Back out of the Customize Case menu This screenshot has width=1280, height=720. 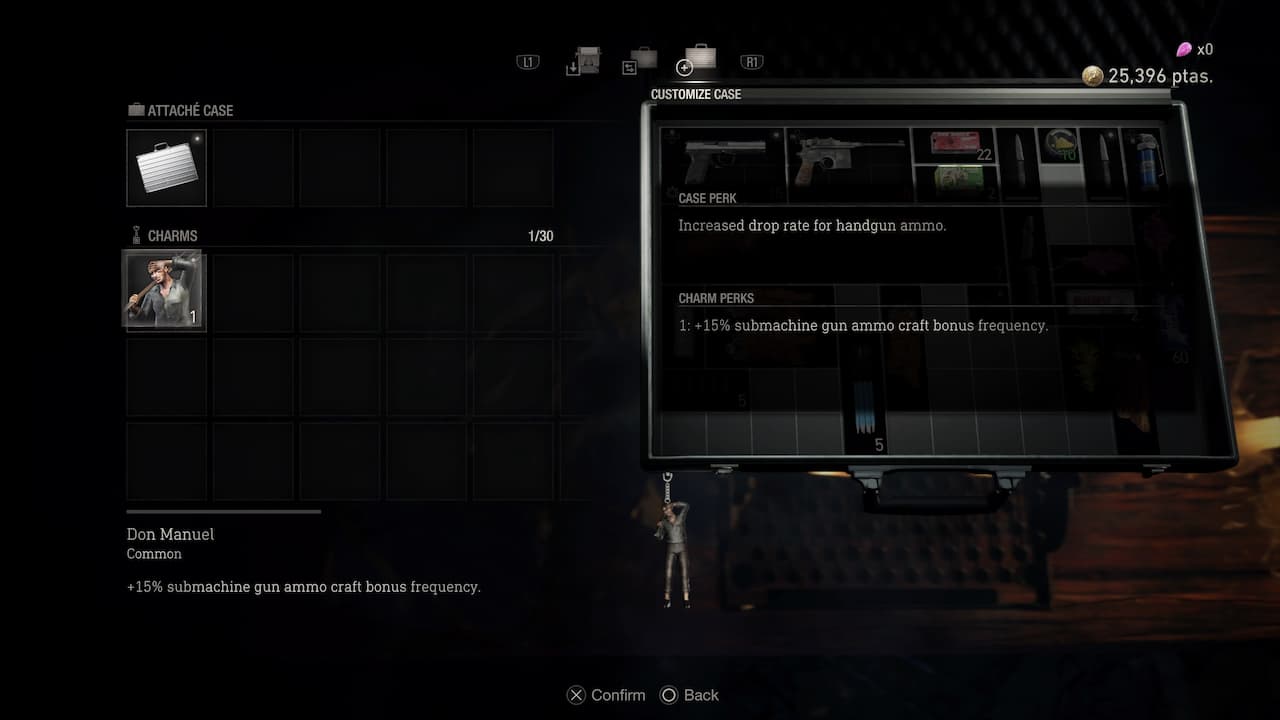pyautogui.click(x=689, y=695)
